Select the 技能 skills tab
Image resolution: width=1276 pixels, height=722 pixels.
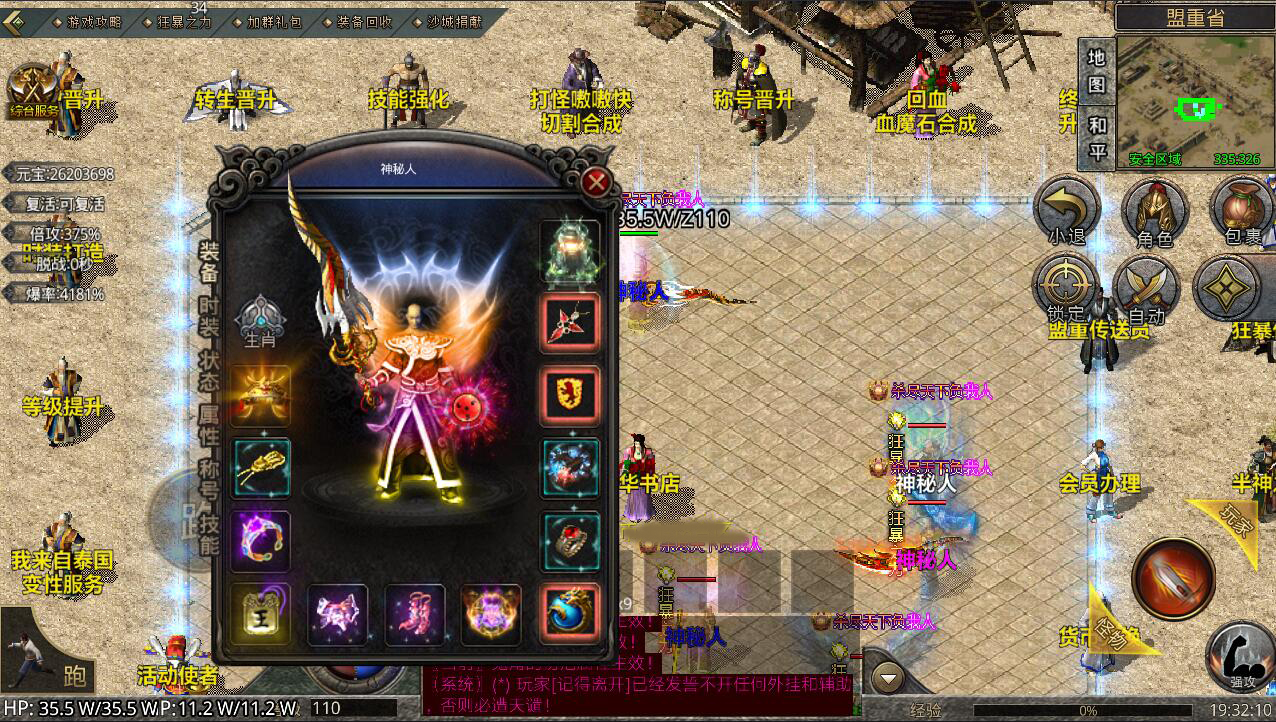(208, 532)
